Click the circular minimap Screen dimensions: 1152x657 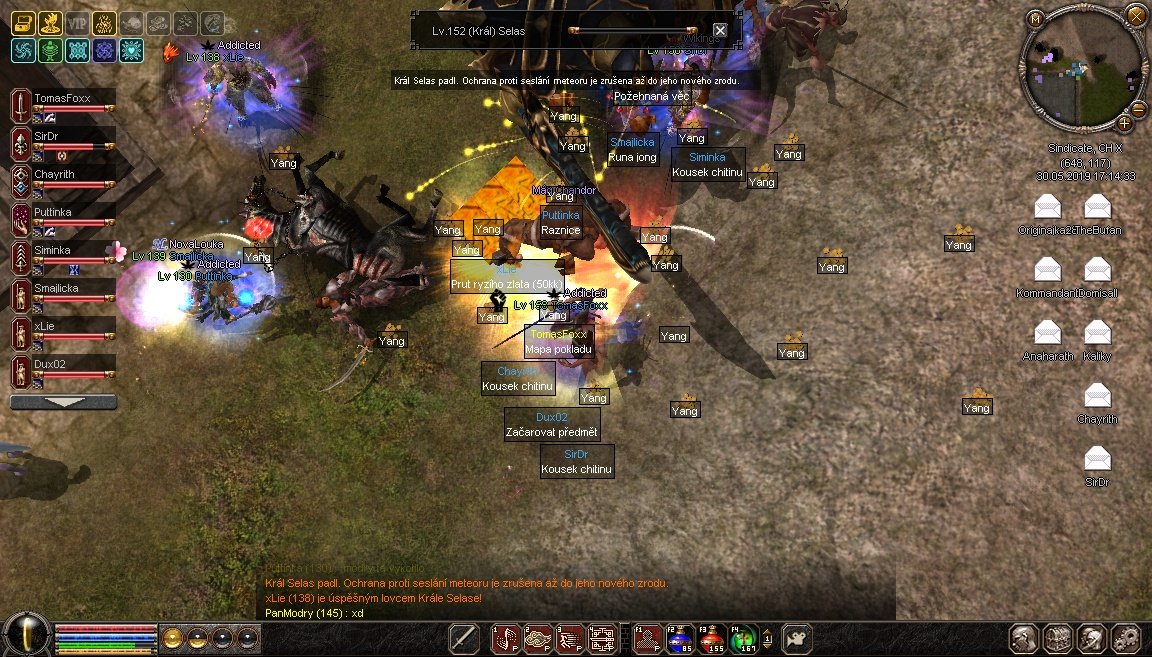click(x=1083, y=69)
